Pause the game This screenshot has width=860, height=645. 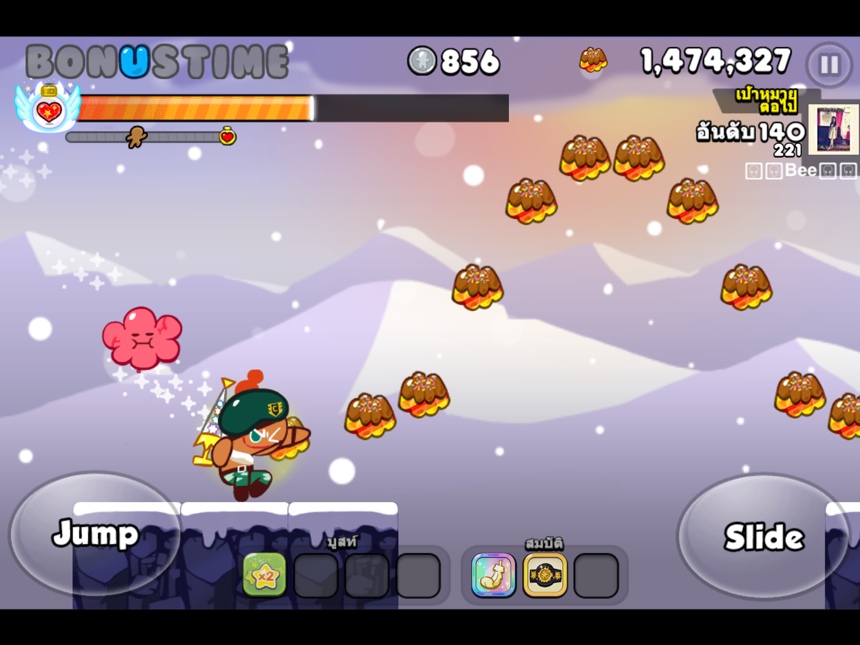pos(829,65)
